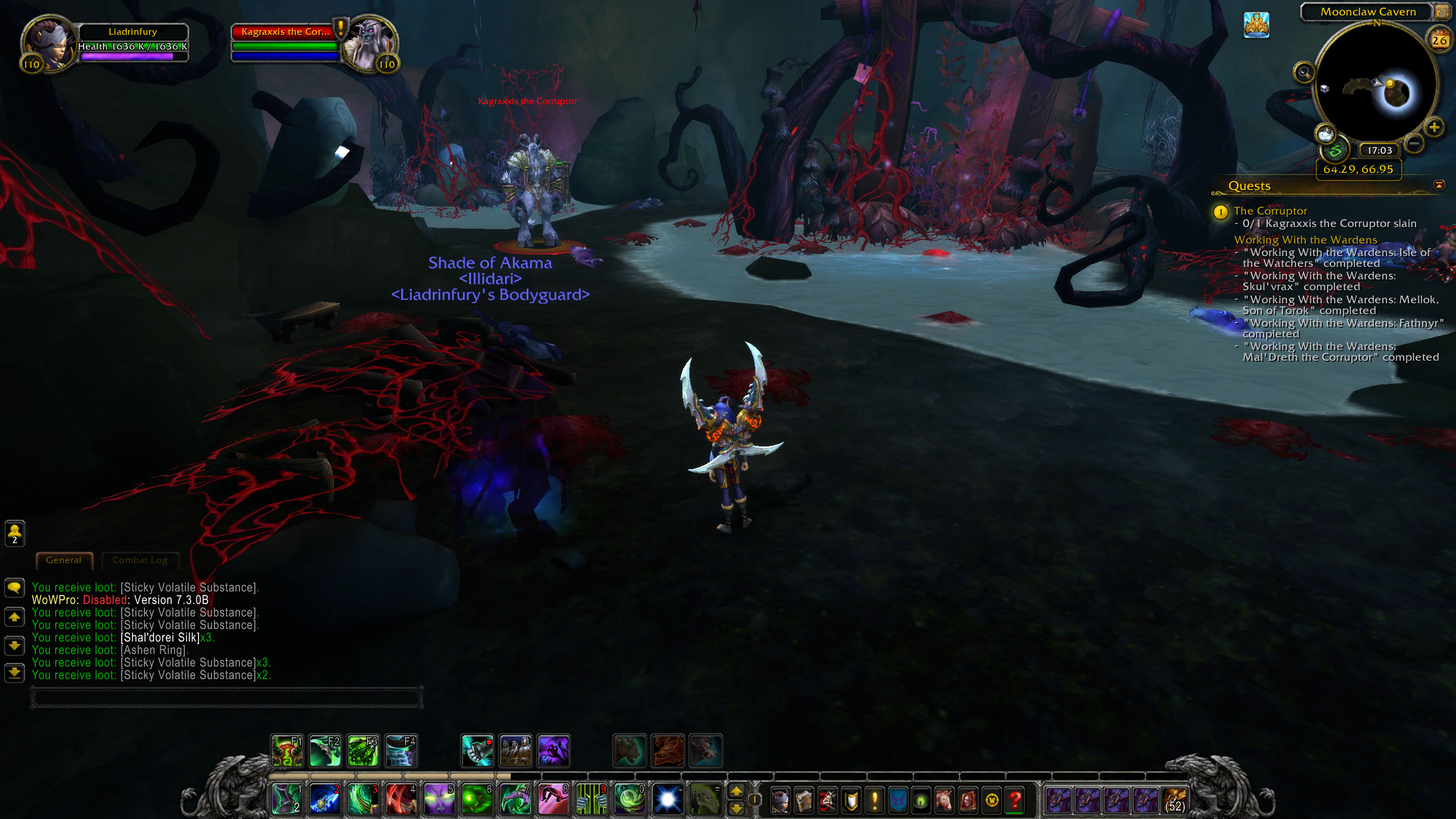Open the main backpack showing 52 slots
1456x819 pixels.
1175,800
